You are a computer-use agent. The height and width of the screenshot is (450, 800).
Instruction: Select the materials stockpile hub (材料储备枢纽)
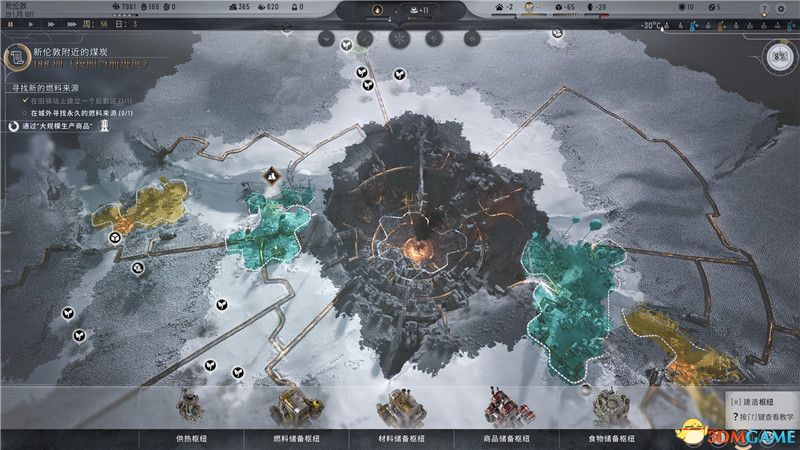click(396, 412)
